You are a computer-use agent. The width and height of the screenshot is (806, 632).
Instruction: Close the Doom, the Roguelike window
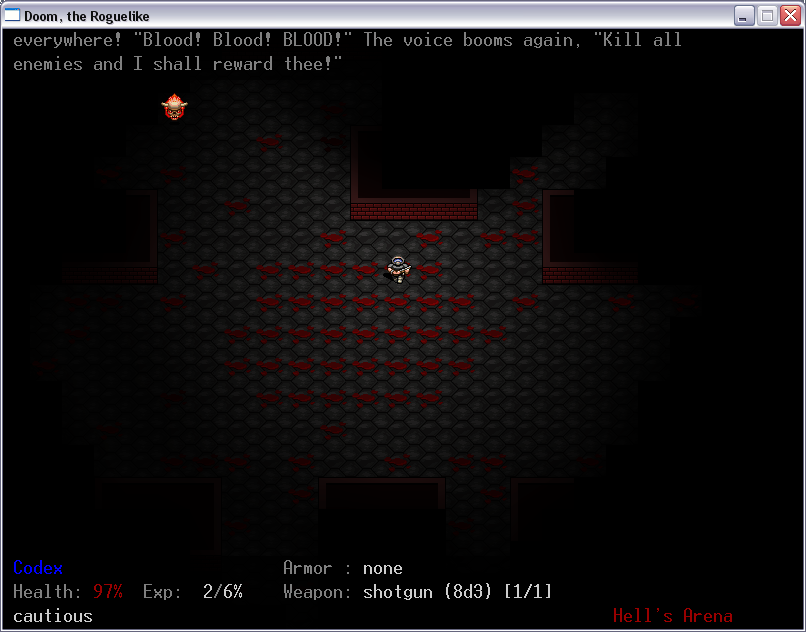(x=789, y=15)
